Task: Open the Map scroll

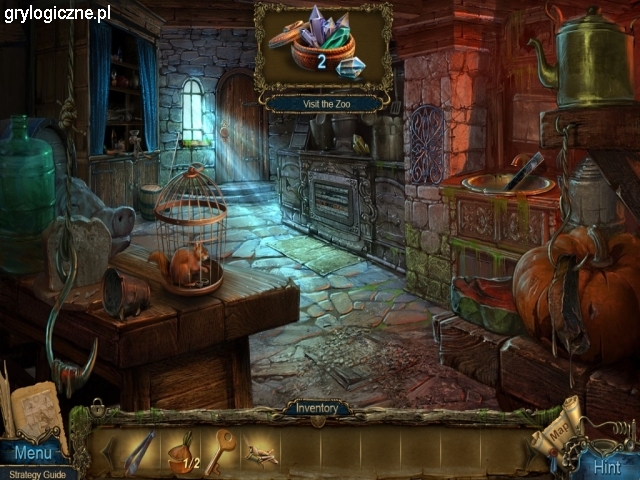Action: pos(556,425)
